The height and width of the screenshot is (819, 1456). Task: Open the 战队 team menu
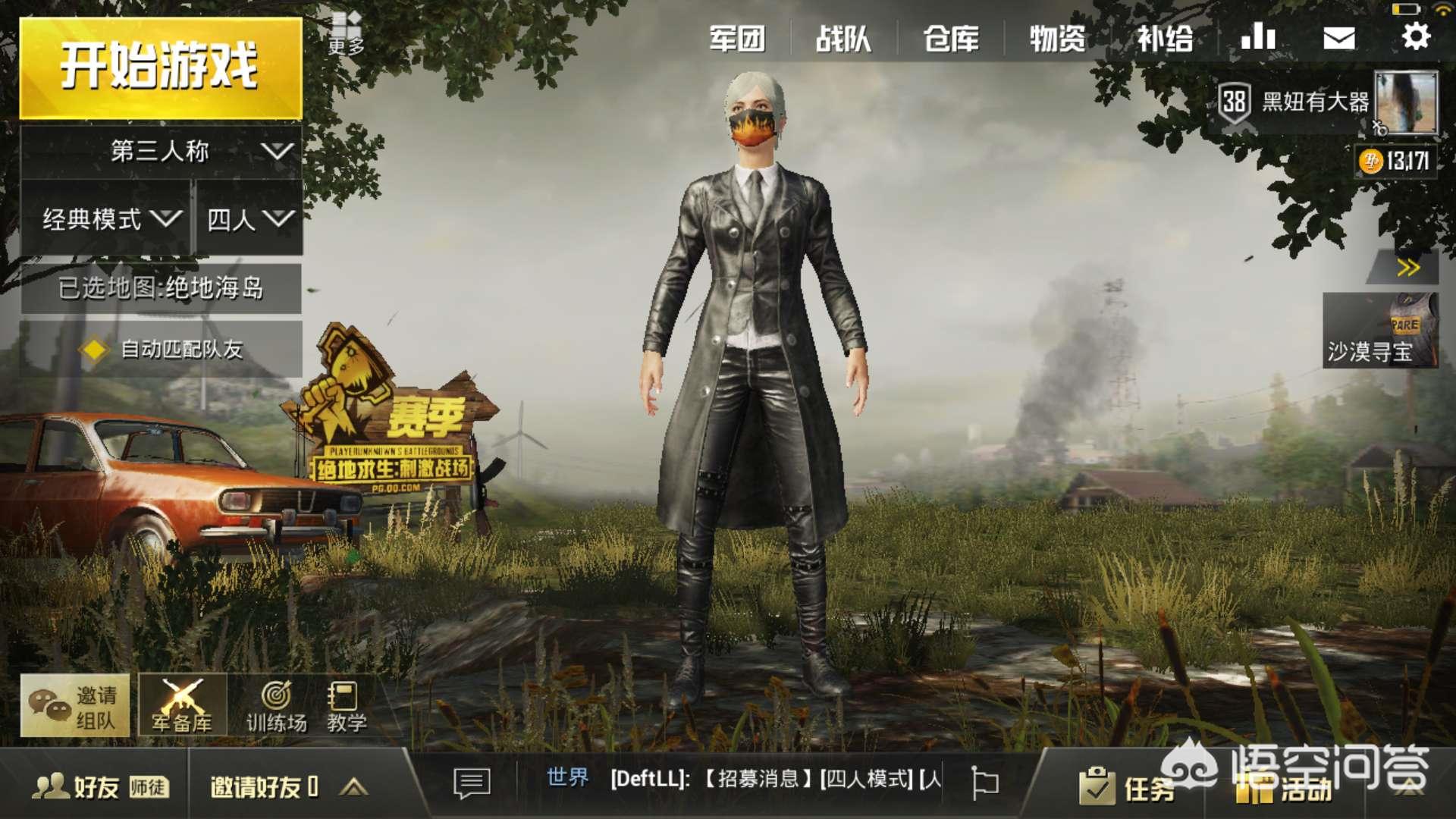point(843,38)
